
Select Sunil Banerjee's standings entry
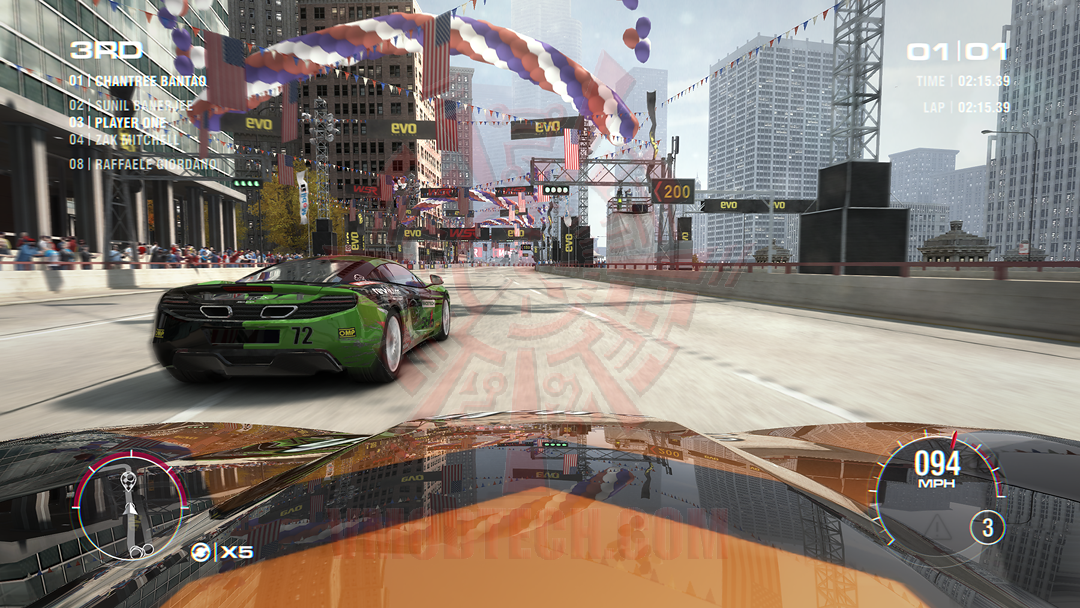[130, 104]
